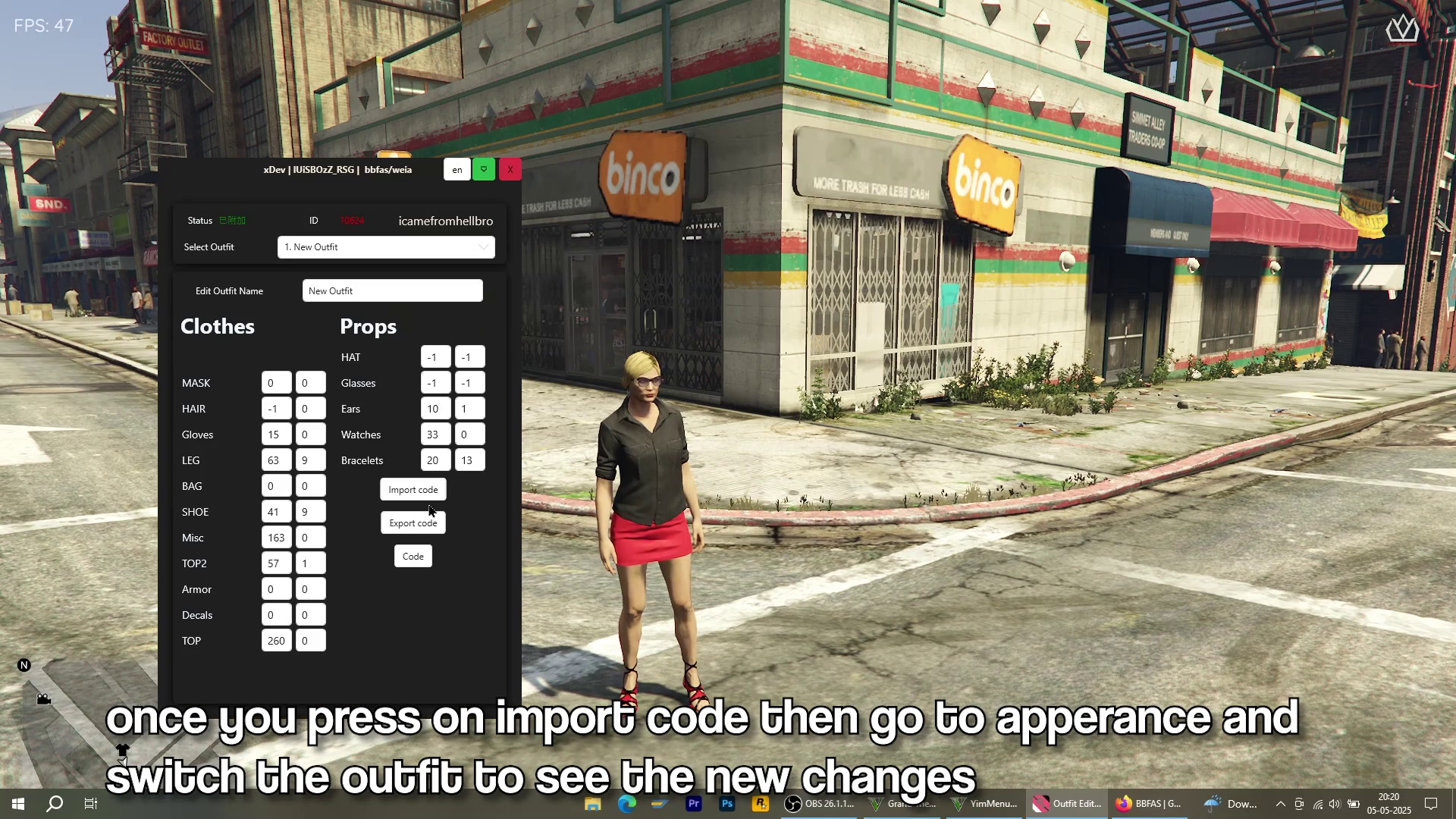
Task: Select the SHOE value field showing 41
Action: 276,512
